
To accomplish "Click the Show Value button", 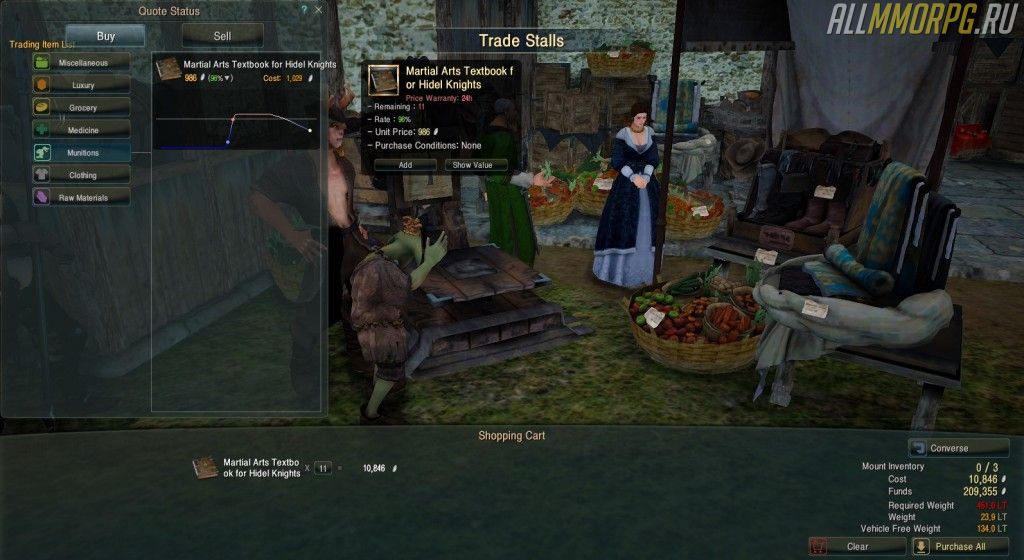I will [475, 165].
